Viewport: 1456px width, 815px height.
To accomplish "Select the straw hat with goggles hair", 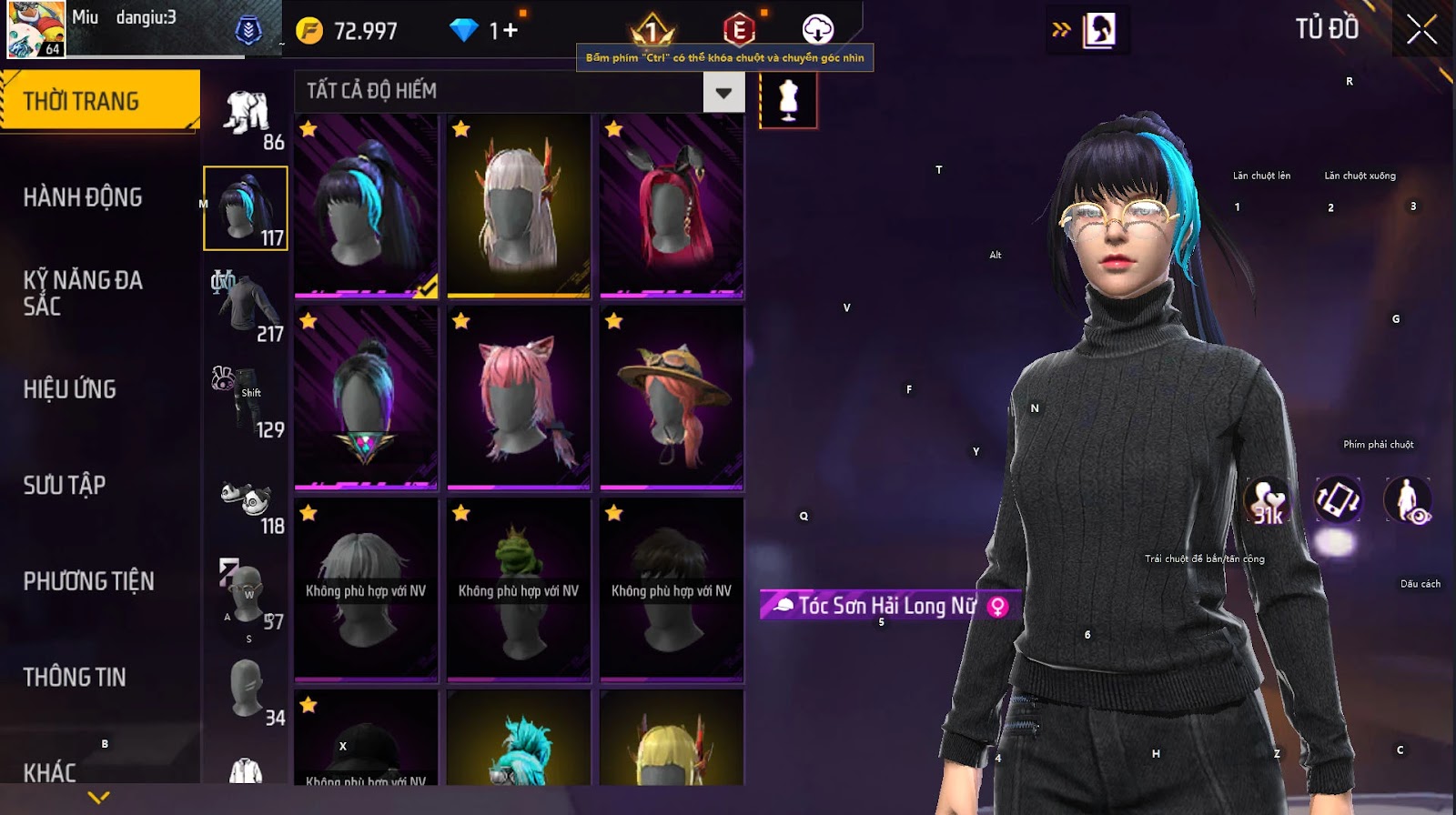I will [672, 397].
